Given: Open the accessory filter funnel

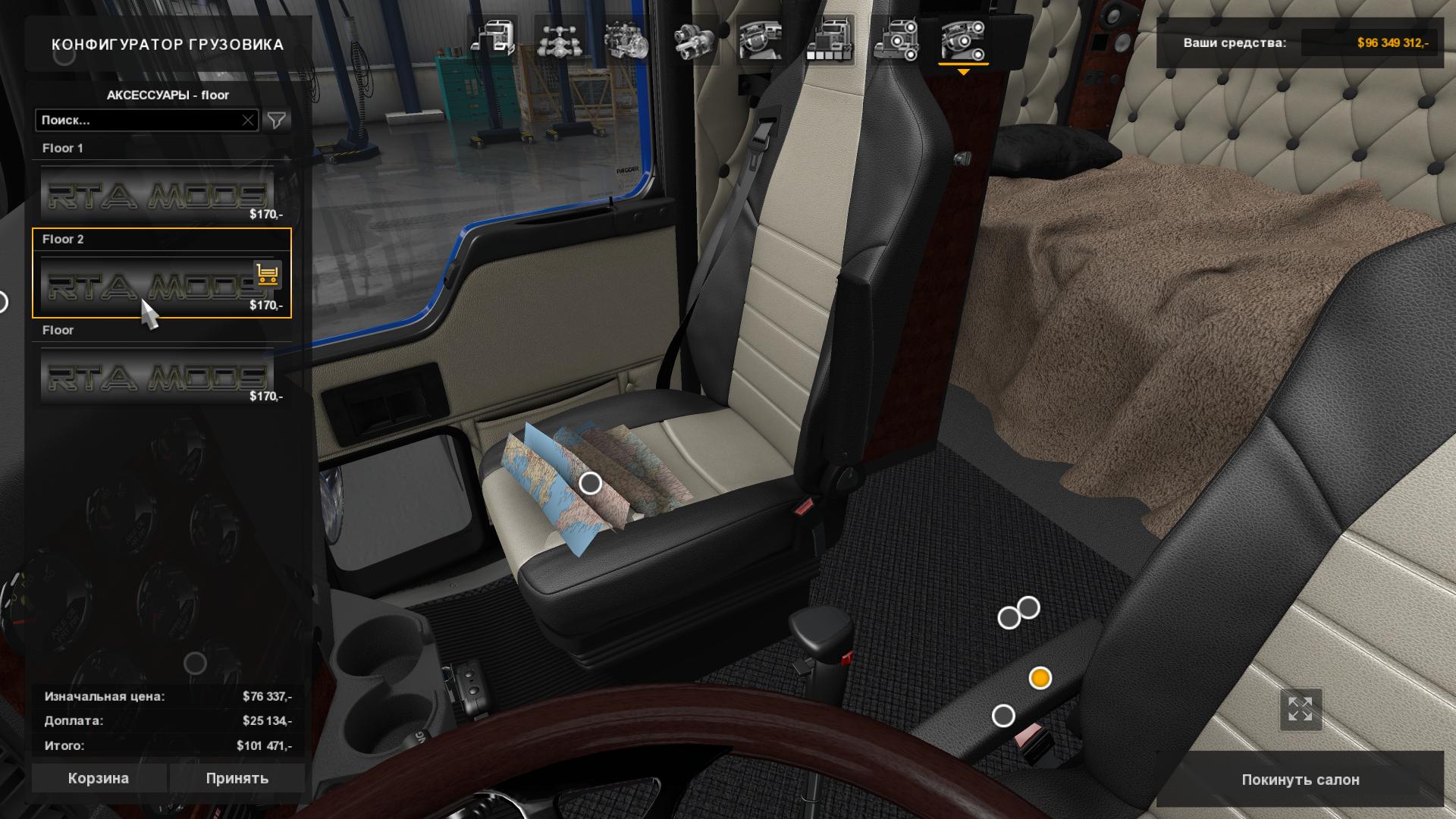Looking at the screenshot, I should tap(277, 120).
